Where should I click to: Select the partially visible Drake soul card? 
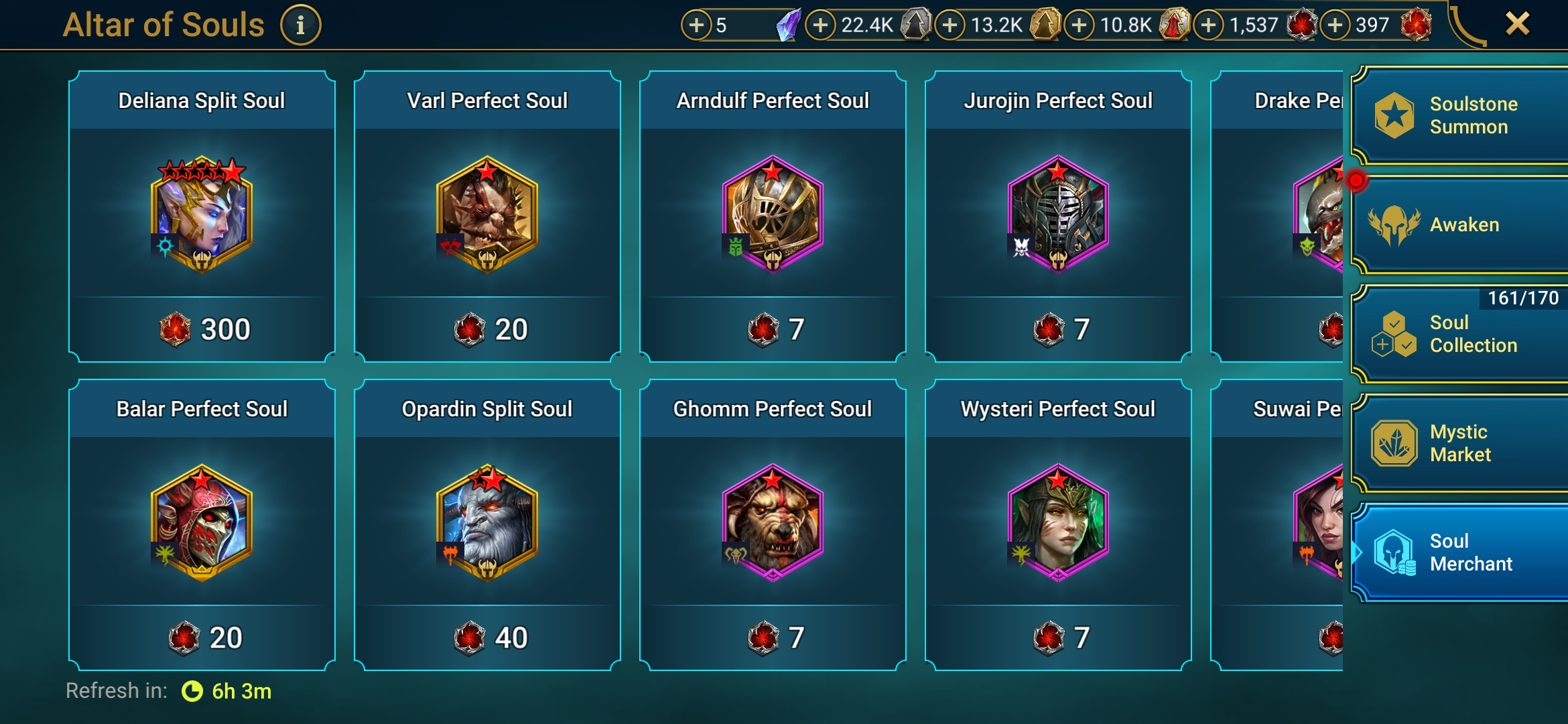point(1277,216)
